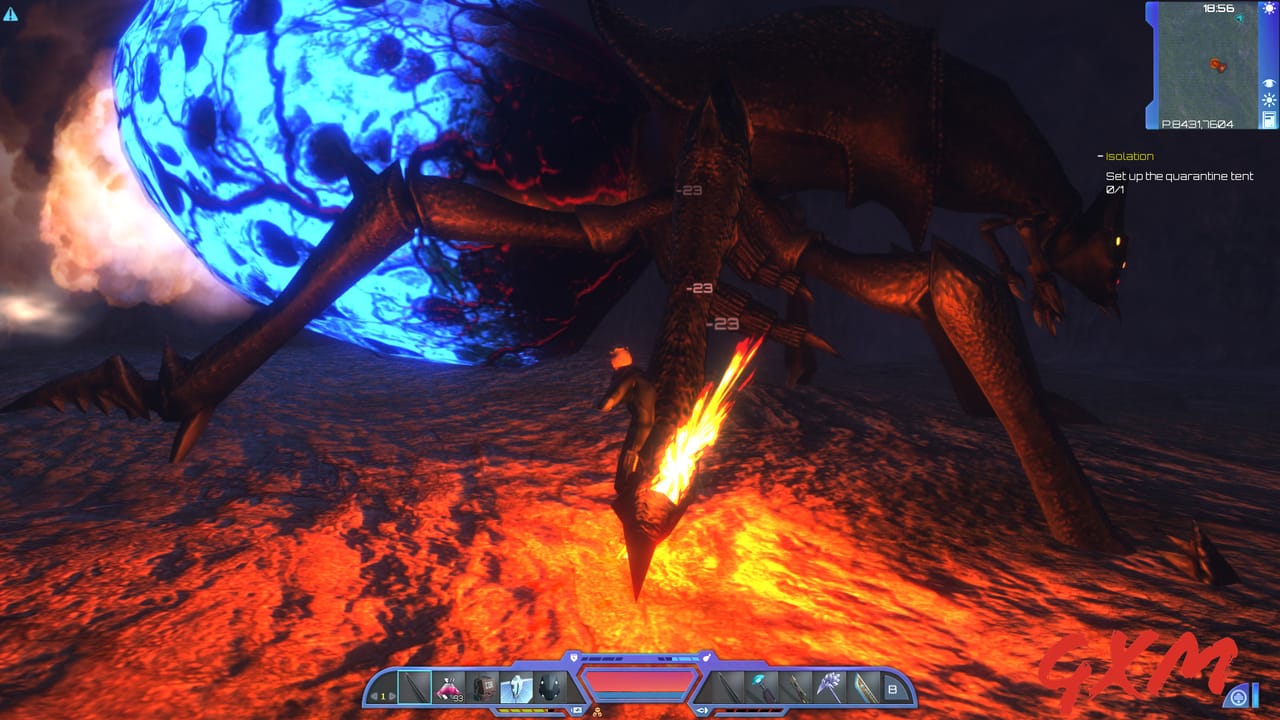Select the dark helmet item in the hotbar
Image resolution: width=1280 pixels, height=720 pixels.
click(549, 686)
